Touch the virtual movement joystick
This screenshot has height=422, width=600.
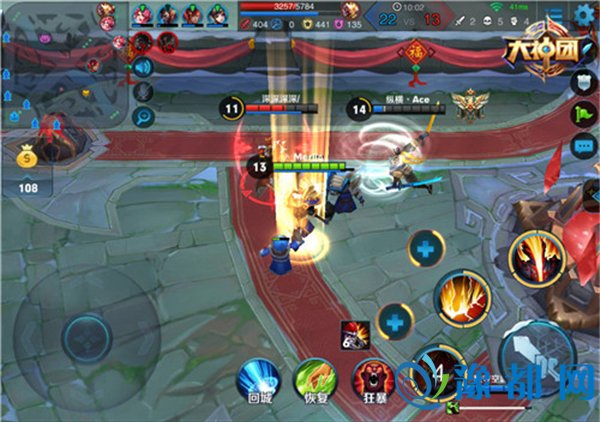click(86, 332)
